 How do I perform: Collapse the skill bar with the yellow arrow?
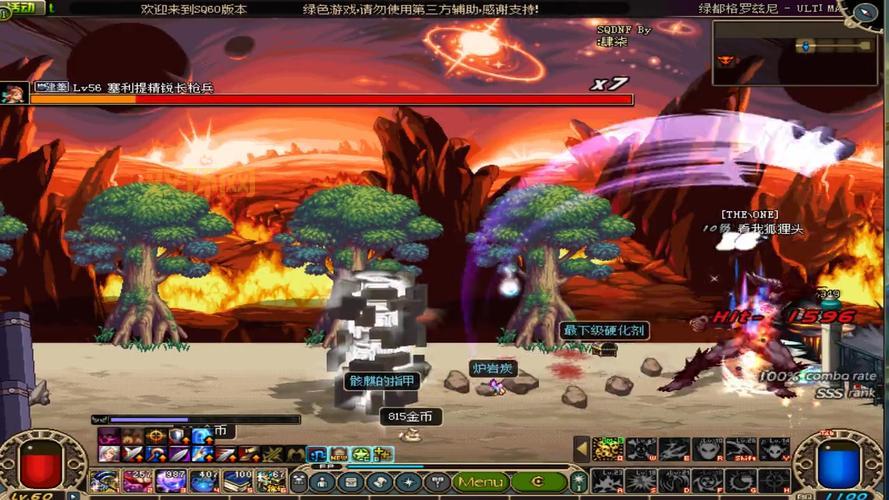click(581, 449)
